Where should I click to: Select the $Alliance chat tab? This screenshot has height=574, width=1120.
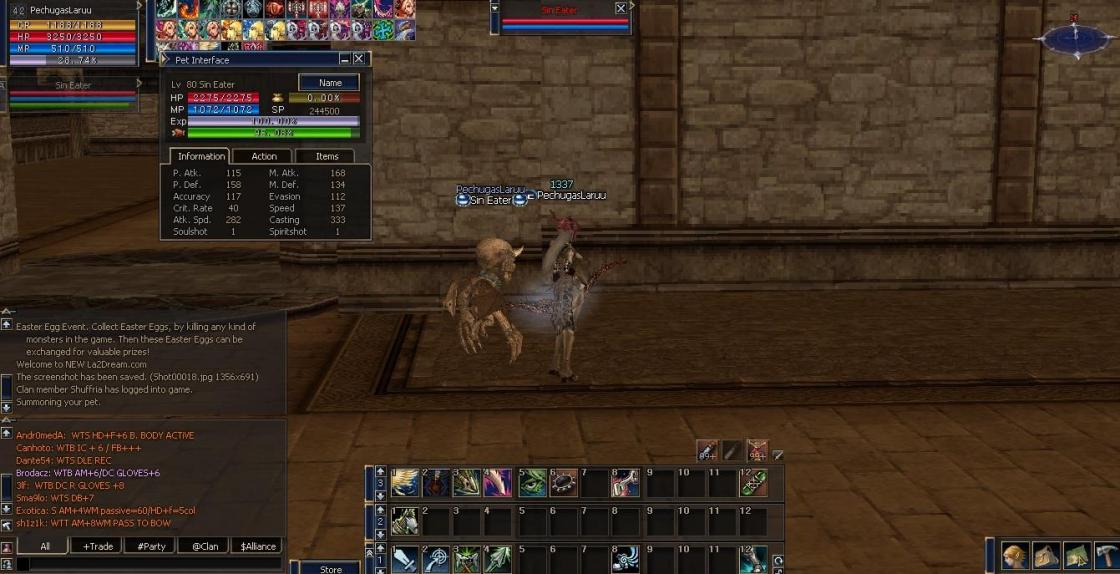pos(258,546)
